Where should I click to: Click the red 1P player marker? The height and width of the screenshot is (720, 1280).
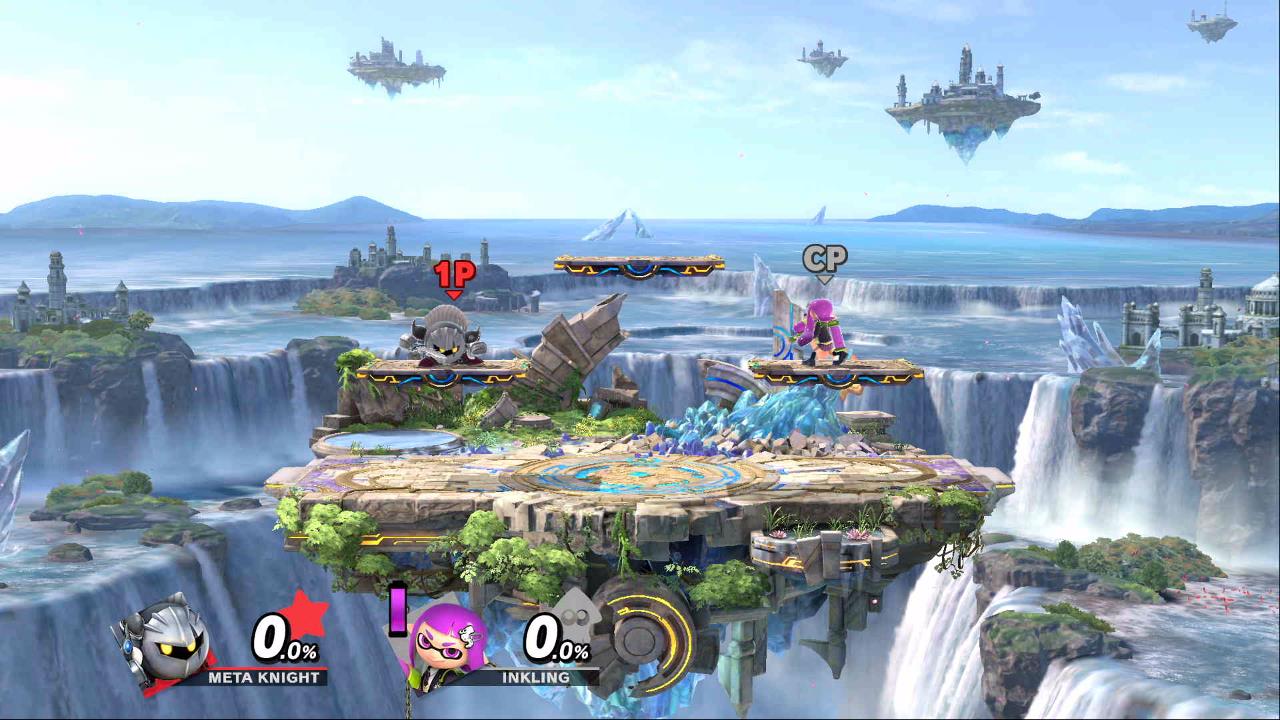click(x=454, y=277)
